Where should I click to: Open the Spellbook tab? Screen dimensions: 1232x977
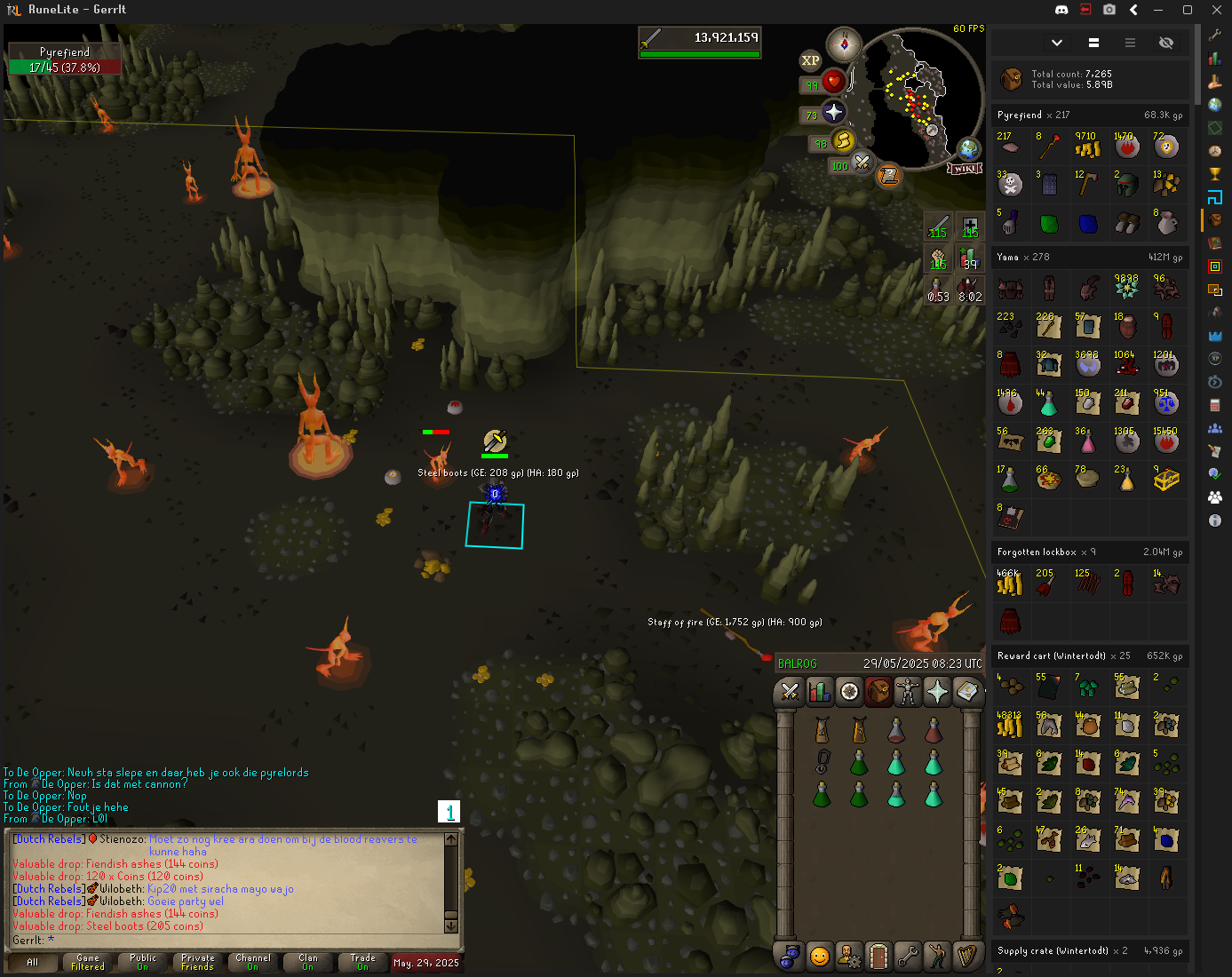pyautogui.click(x=966, y=691)
